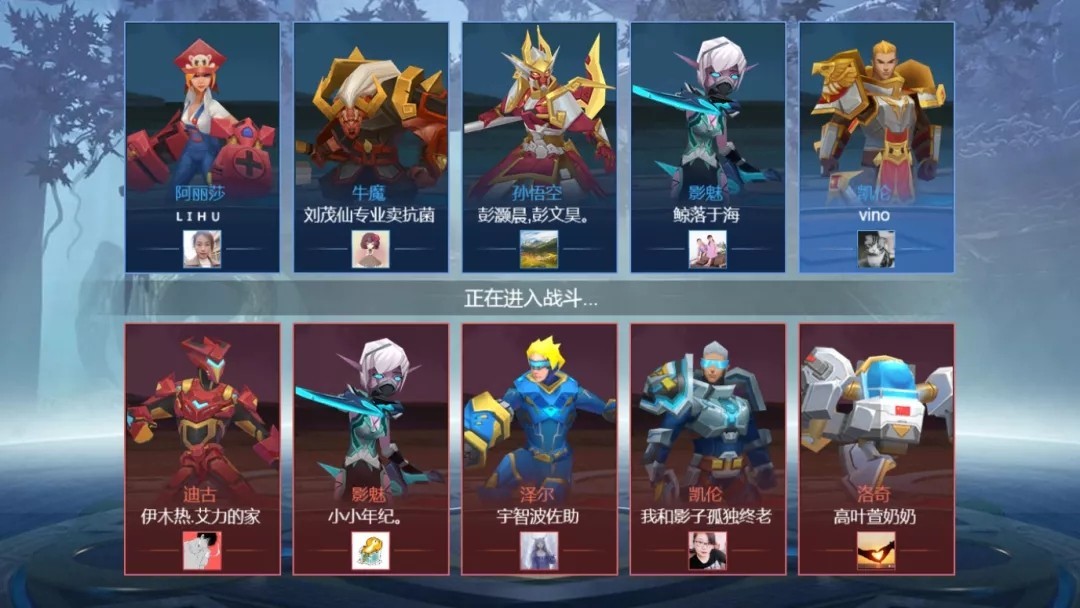View LIHU's profile avatar
The height and width of the screenshot is (608, 1080).
coord(202,249)
